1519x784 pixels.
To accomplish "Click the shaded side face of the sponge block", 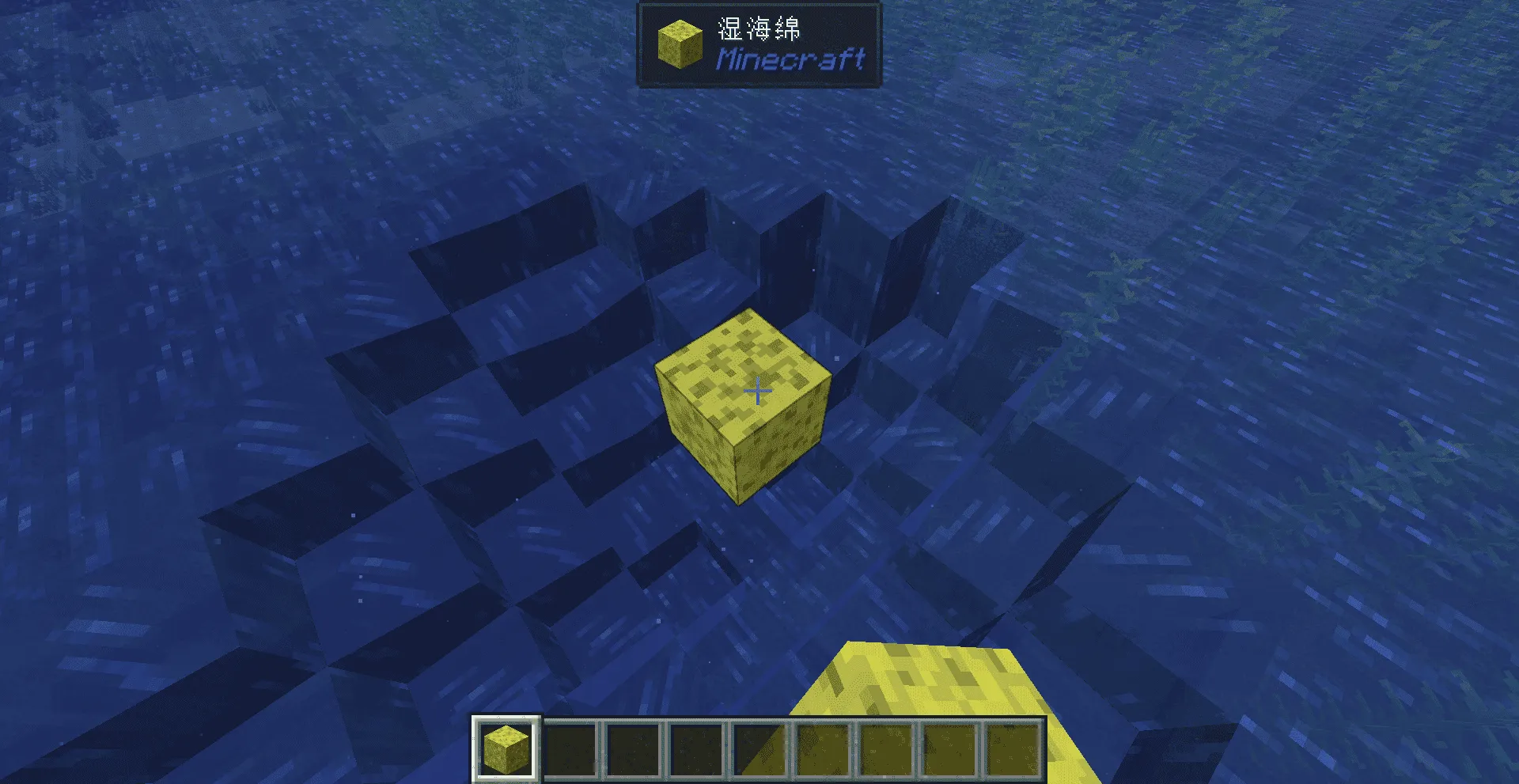I will (783, 459).
